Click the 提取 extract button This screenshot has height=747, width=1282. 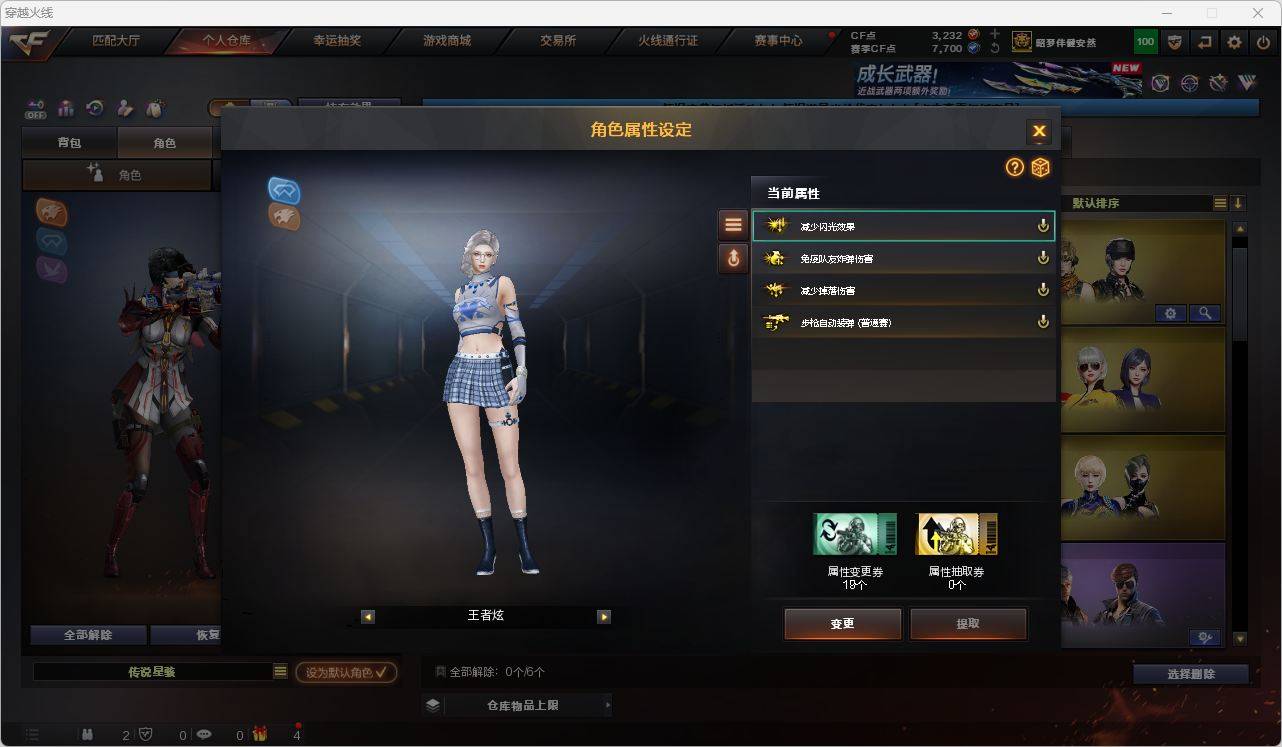click(967, 622)
